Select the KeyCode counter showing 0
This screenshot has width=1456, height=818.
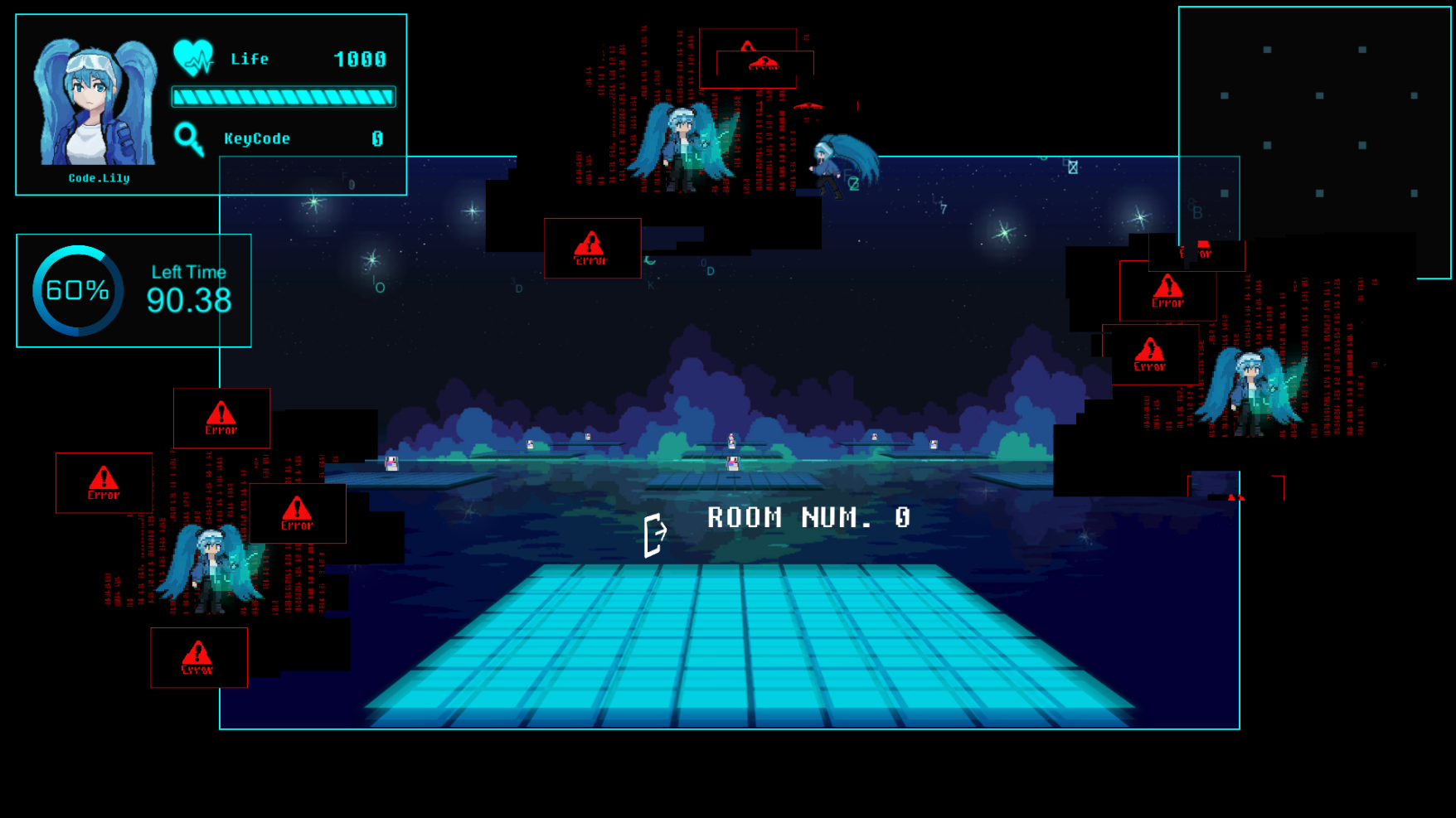pos(376,138)
